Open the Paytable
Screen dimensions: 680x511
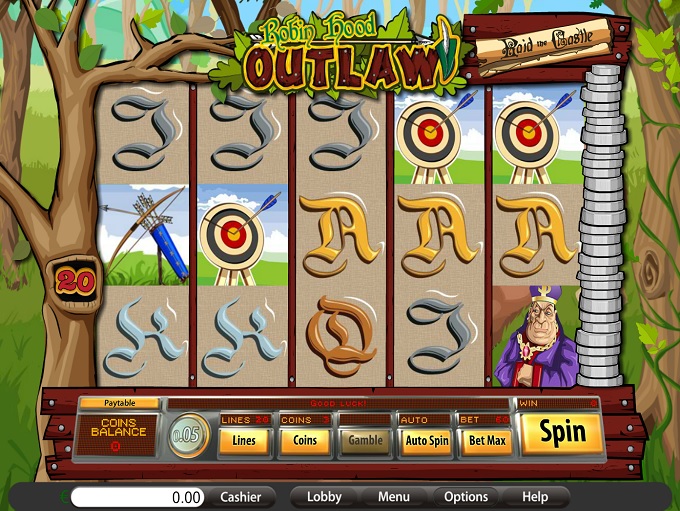pyautogui.click(x=119, y=403)
